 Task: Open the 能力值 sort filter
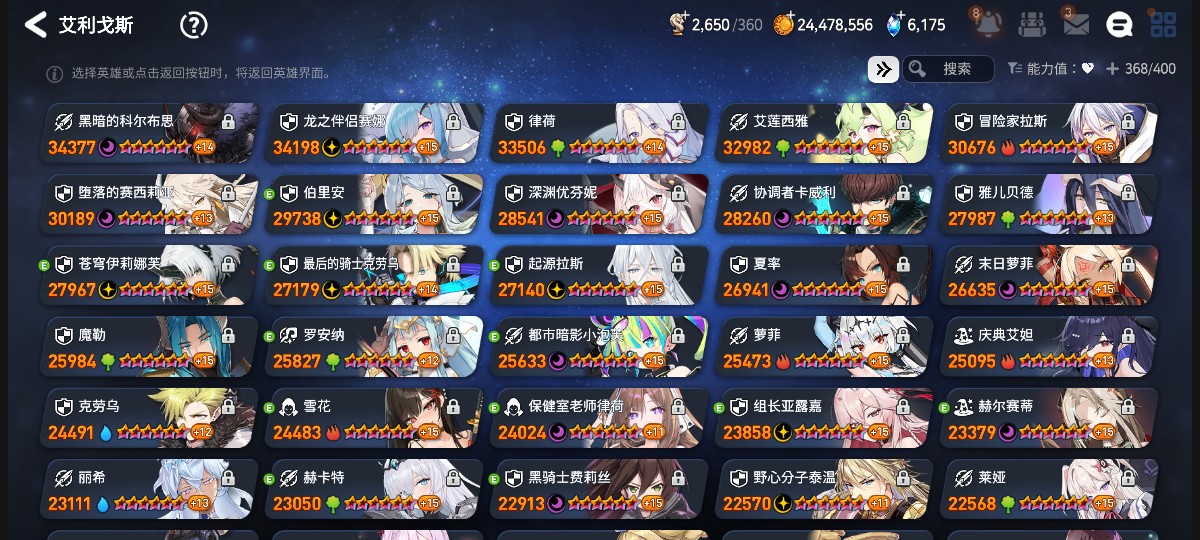coord(1050,69)
